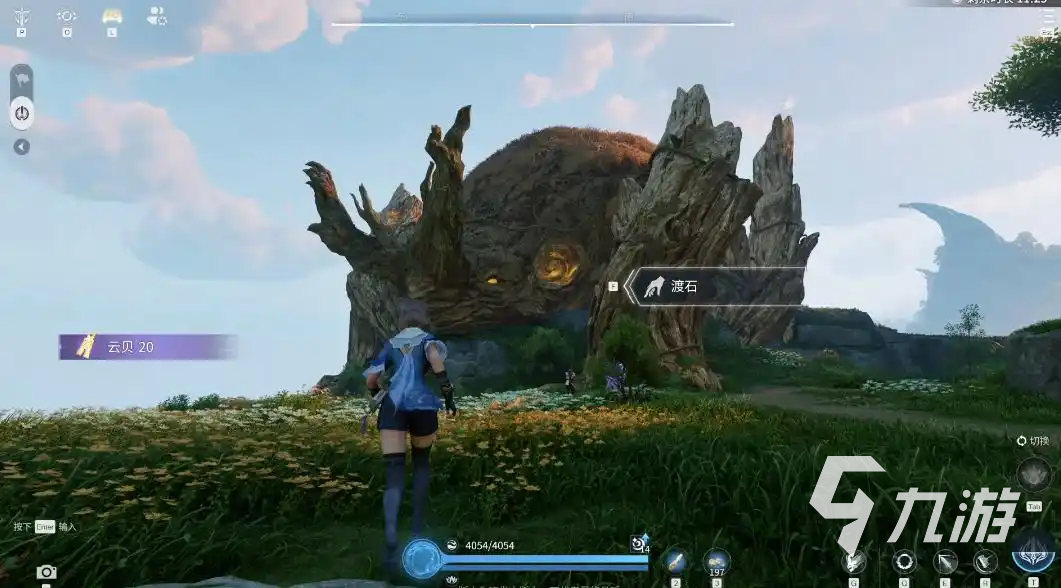The height and width of the screenshot is (588, 1061).
Task: Interact with the 渡石 prompt
Action: 715,287
